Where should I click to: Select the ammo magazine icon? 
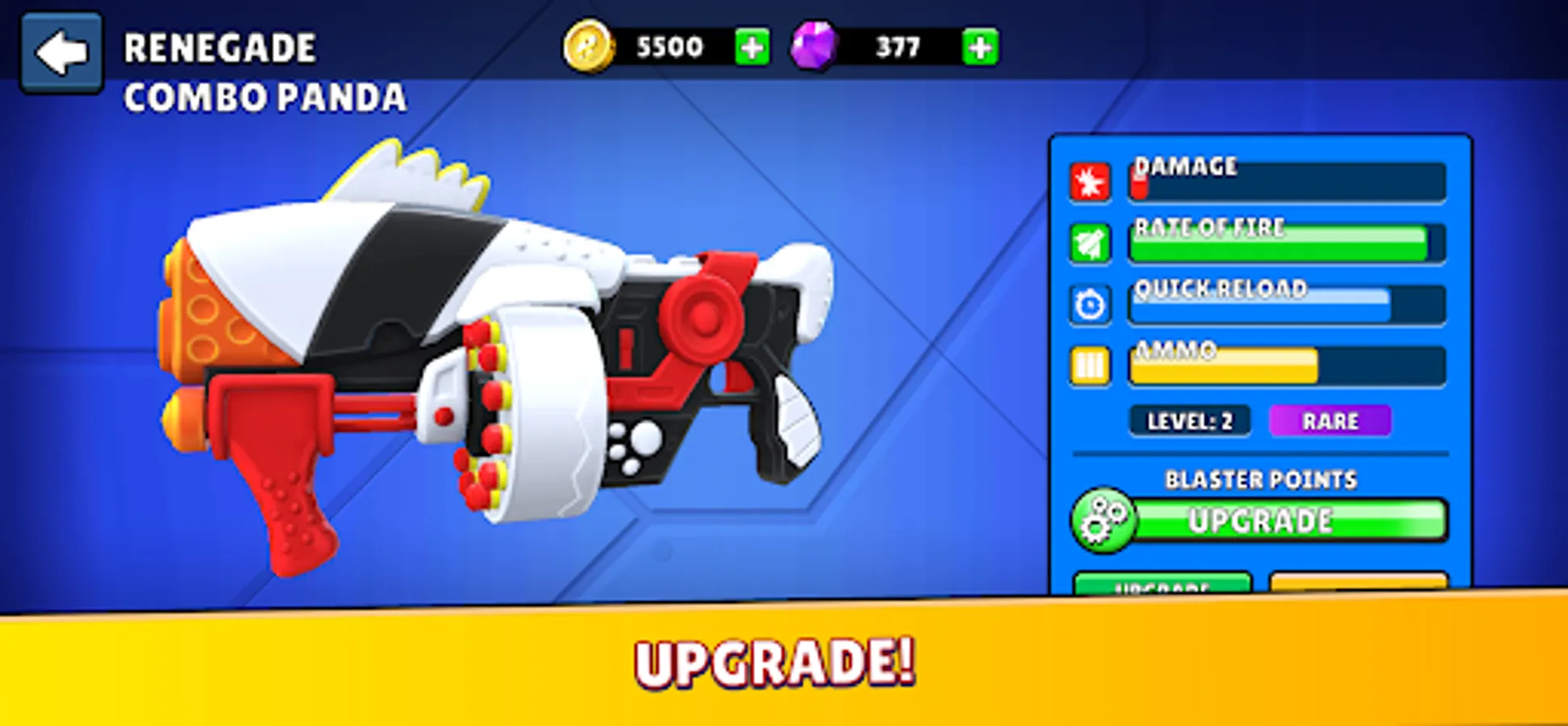pyautogui.click(x=1091, y=365)
